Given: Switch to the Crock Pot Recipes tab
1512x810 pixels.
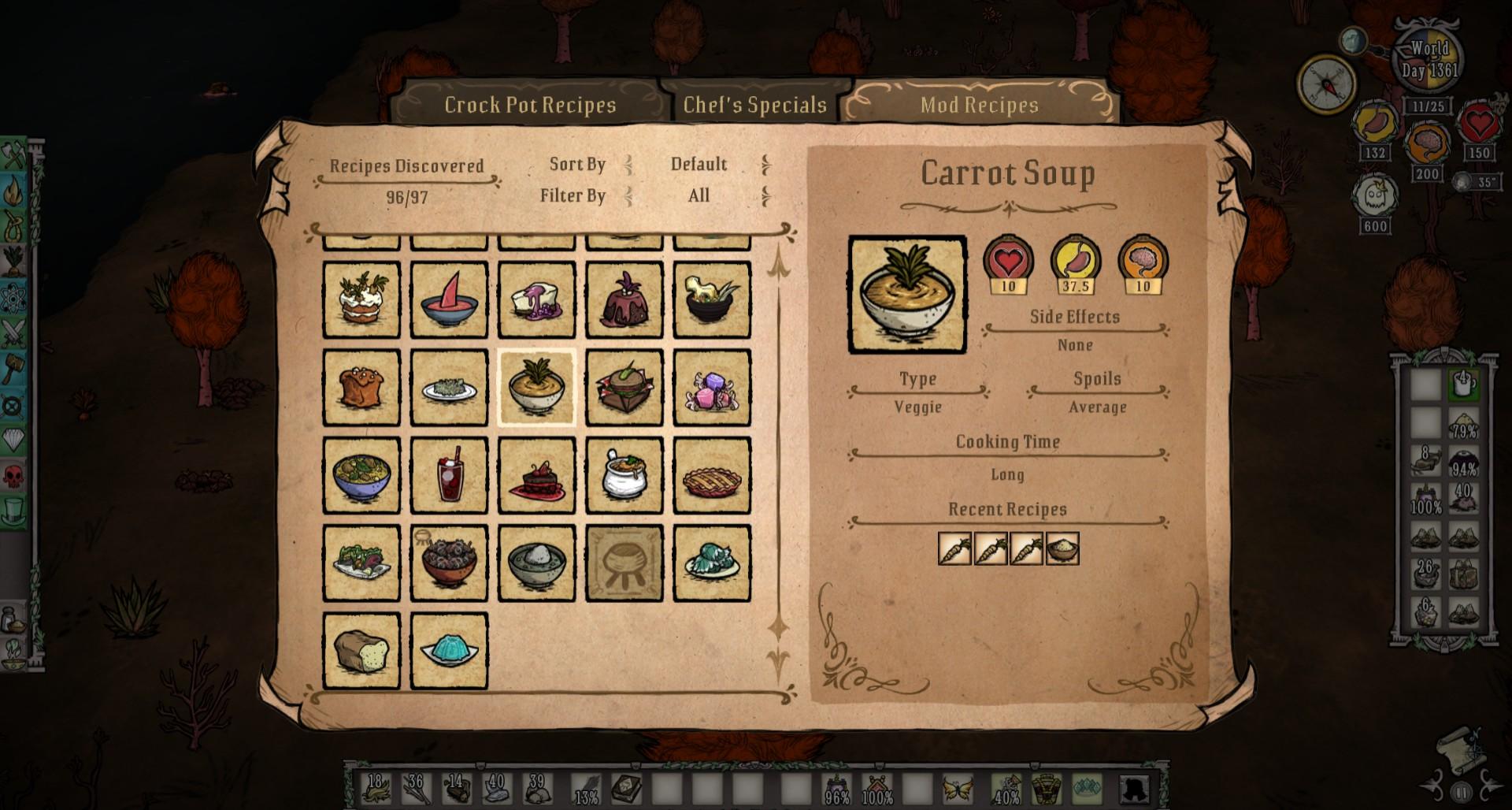Looking at the screenshot, I should pos(530,105).
